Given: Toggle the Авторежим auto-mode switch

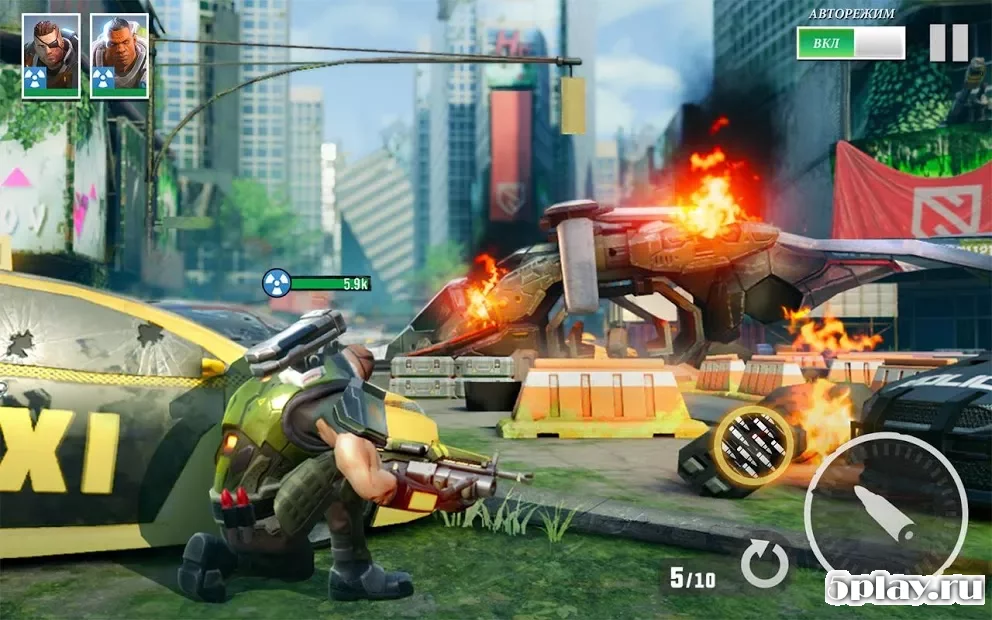Looking at the screenshot, I should pos(850,43).
